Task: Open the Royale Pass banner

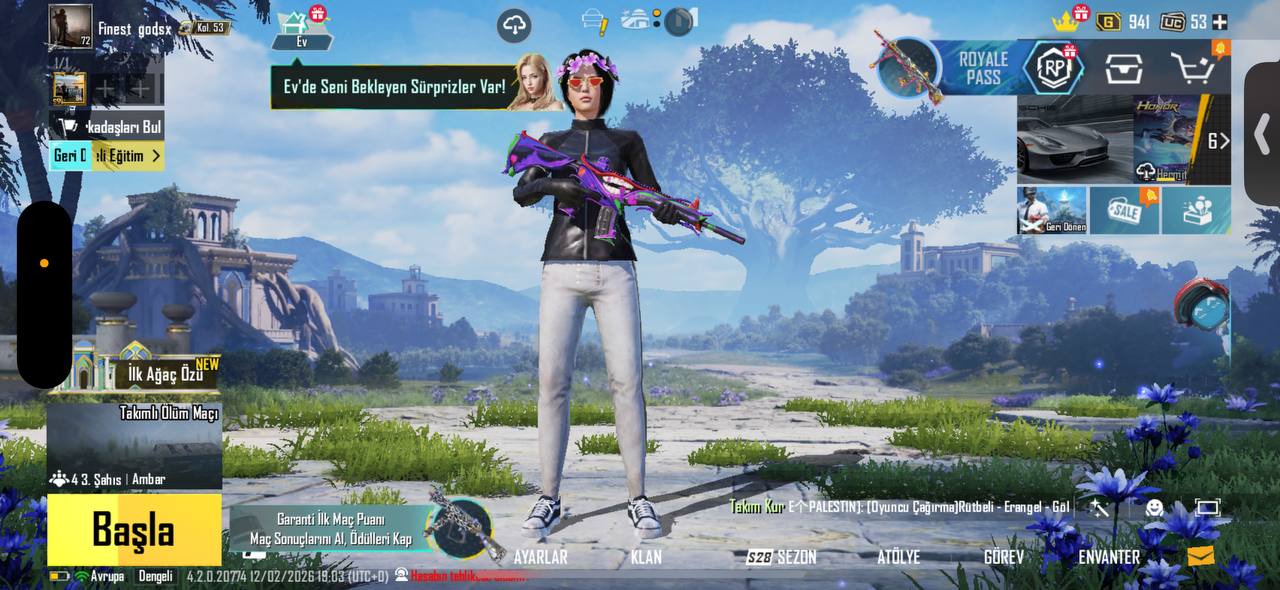Action: tap(983, 68)
